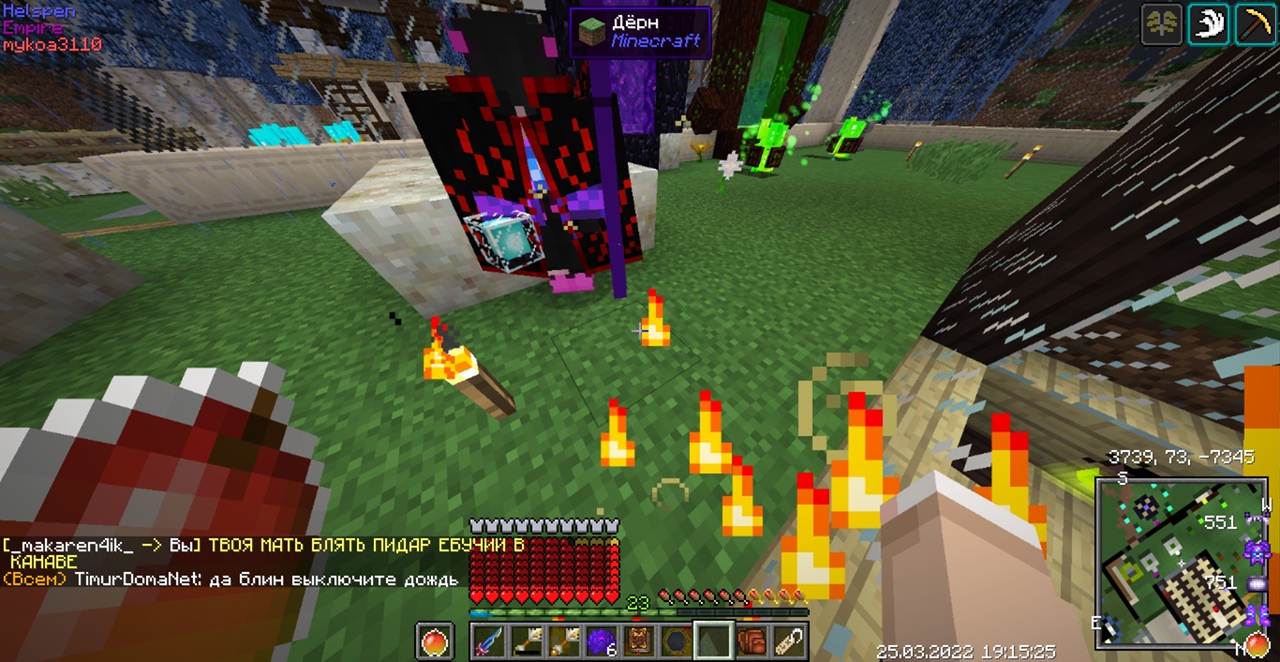Click the golden wings status effect icon

1162,25
